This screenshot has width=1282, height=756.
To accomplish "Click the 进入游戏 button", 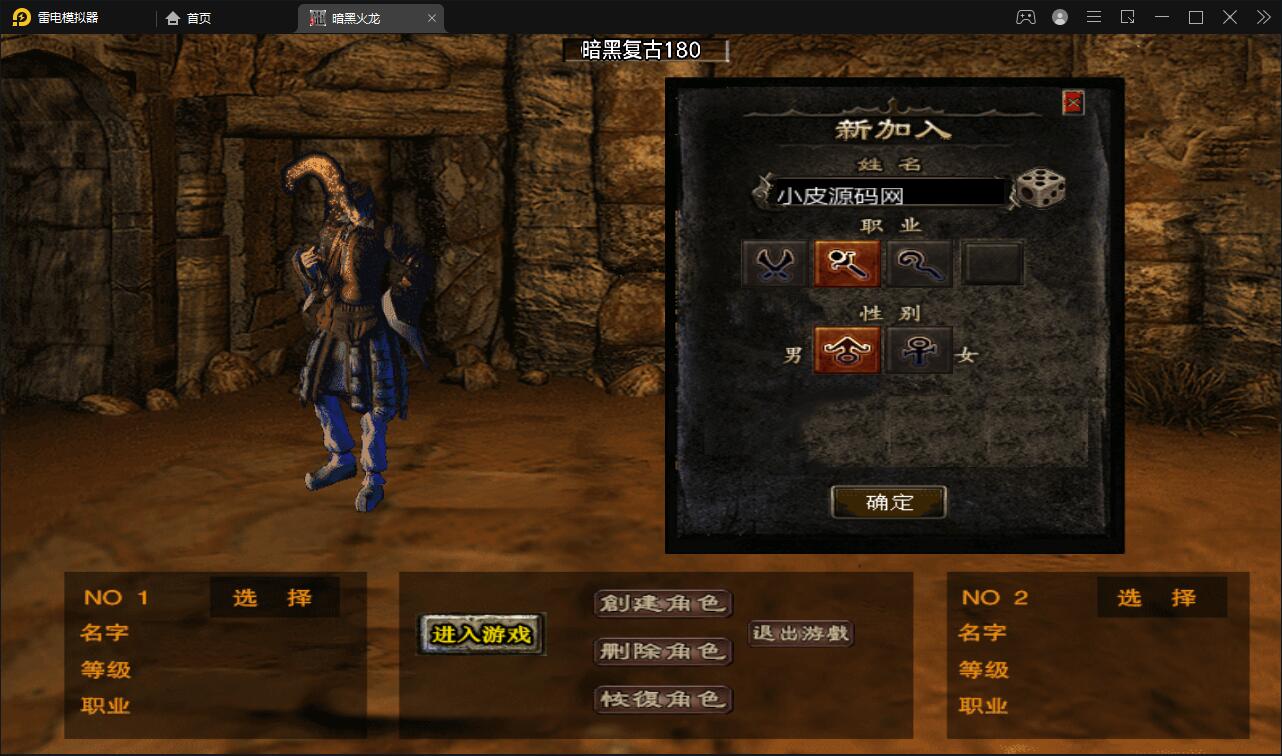I will pos(480,634).
